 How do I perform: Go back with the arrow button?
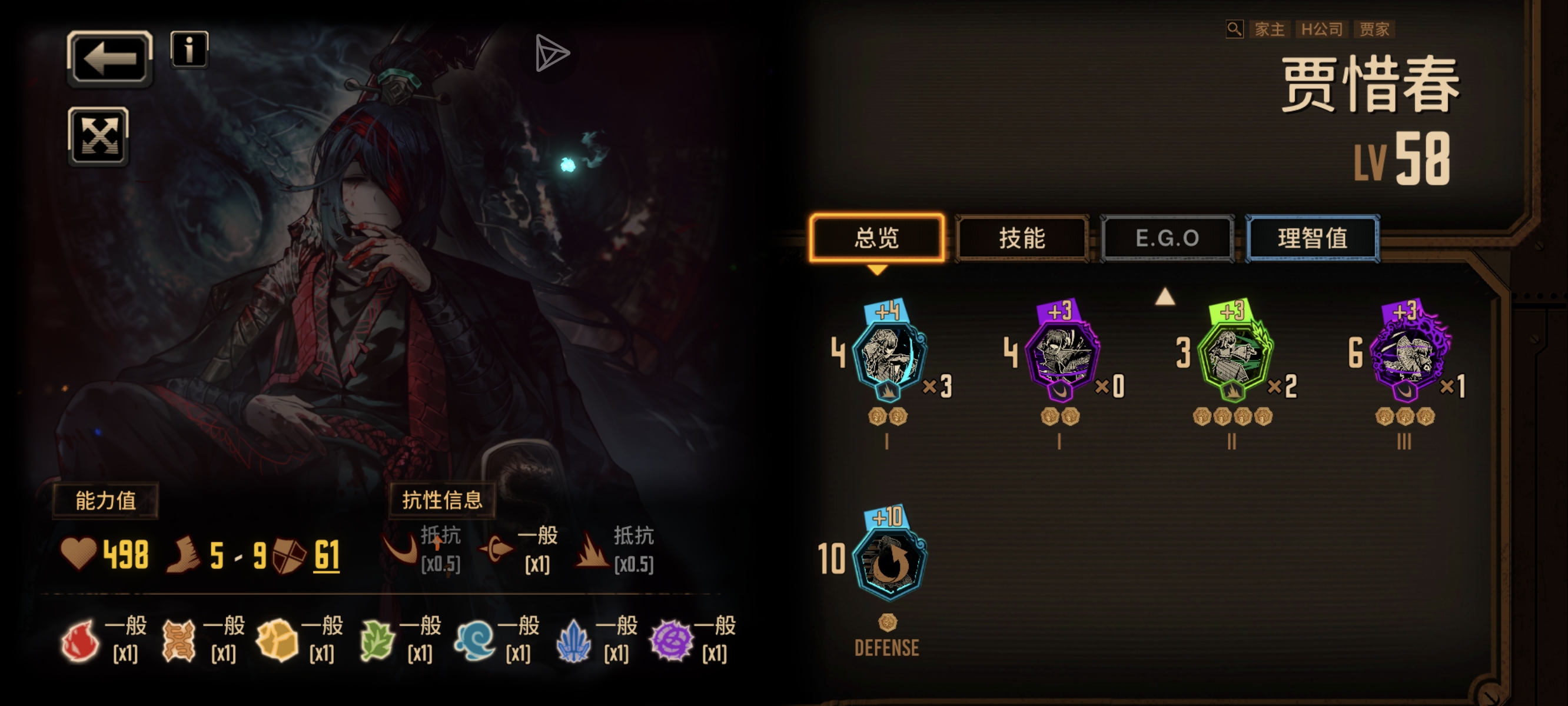click(109, 58)
